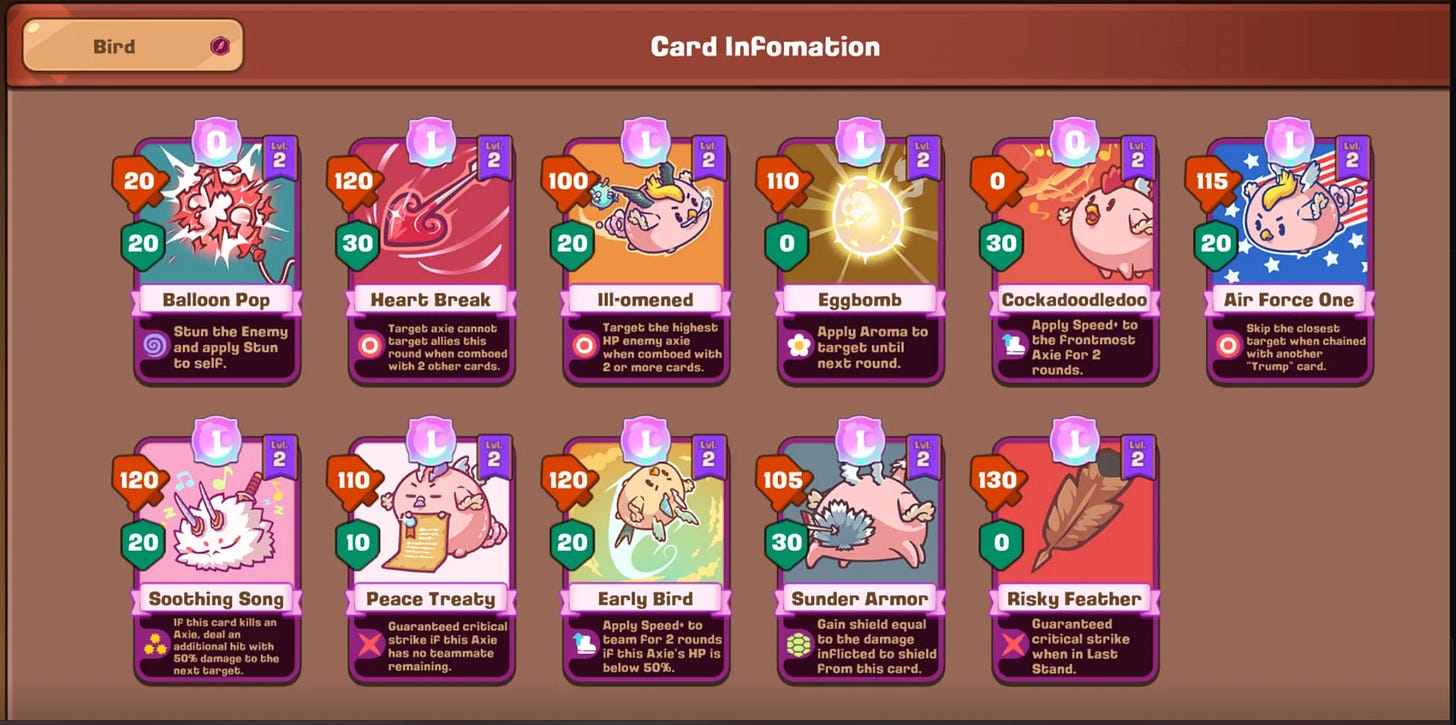Click the Stun spiral icon on Balloon Pop
Viewport: 1456px width, 725px height.
tap(152, 344)
